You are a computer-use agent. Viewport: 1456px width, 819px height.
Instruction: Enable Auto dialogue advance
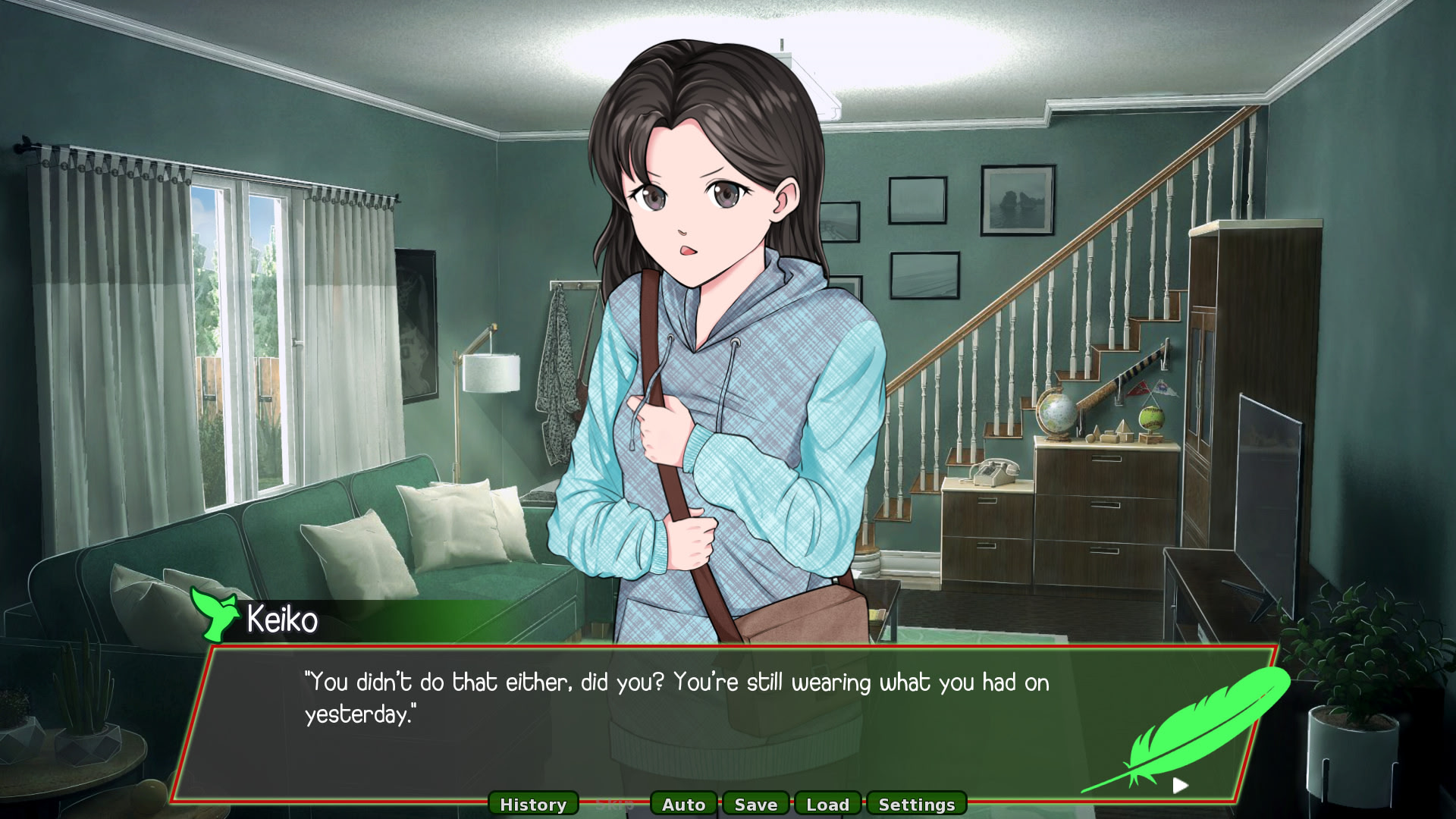click(683, 804)
